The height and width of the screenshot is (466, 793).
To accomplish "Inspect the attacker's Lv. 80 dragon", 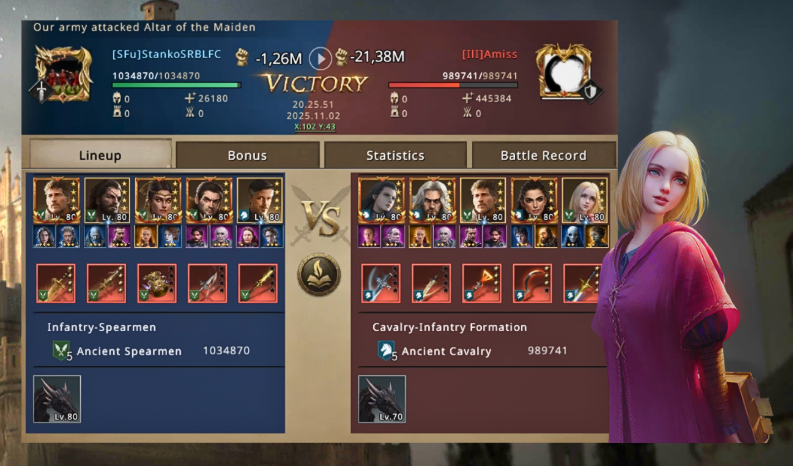I will [x=57, y=399].
